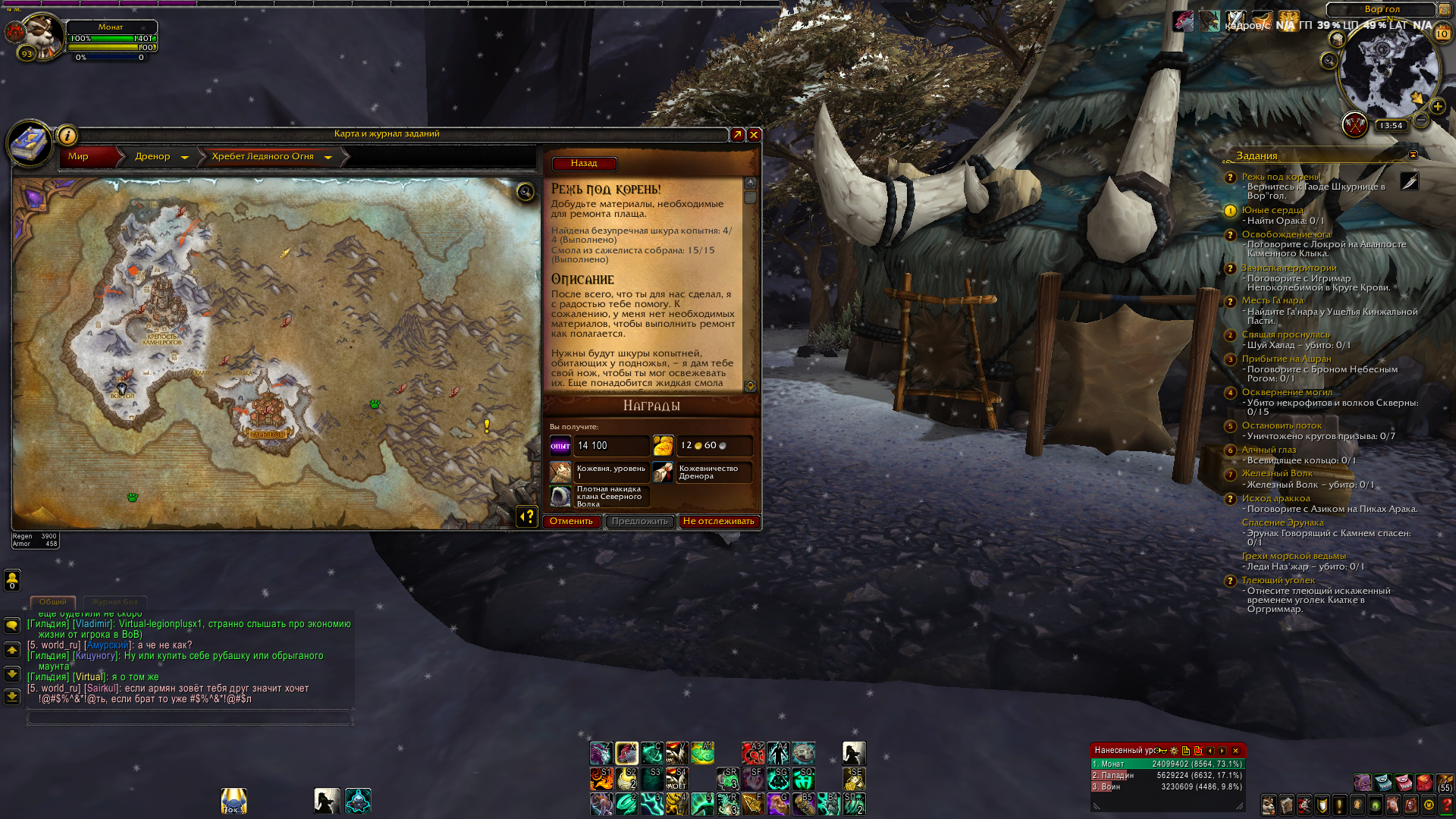The image size is (1456, 819).
Task: Select Юные сердца quest in tracker
Action: click(1272, 210)
